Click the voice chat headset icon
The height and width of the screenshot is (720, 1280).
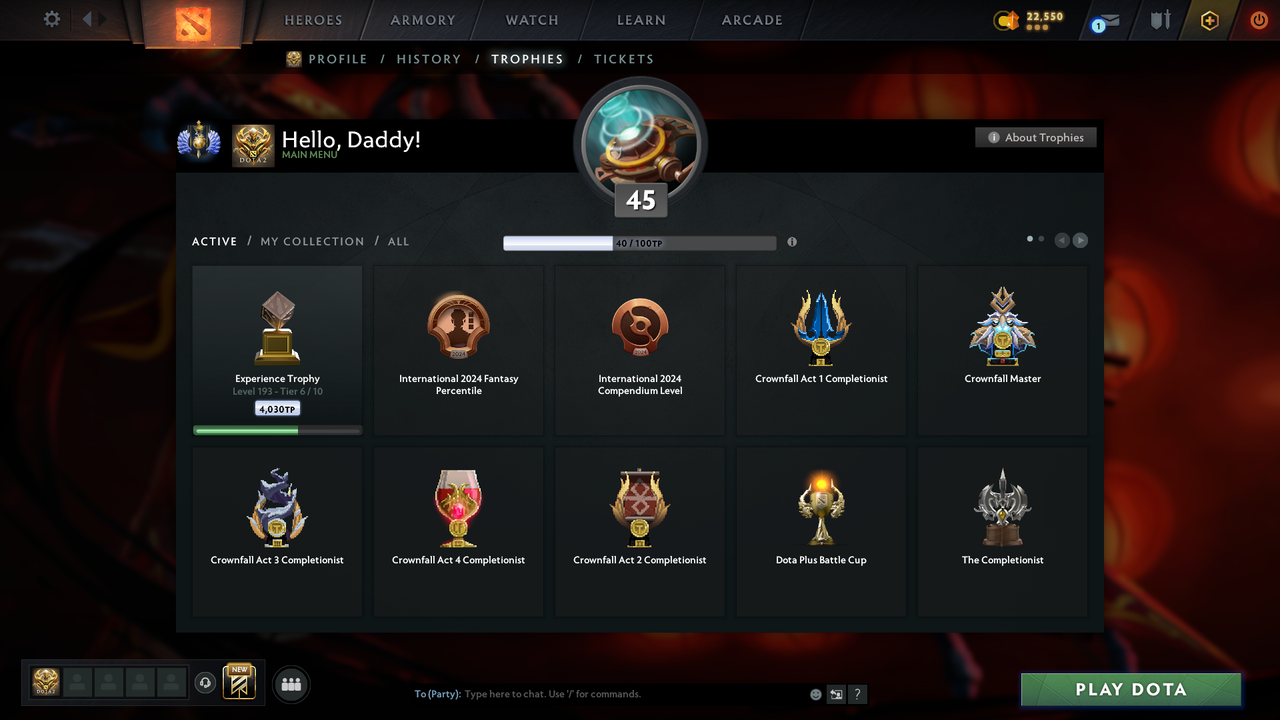206,683
